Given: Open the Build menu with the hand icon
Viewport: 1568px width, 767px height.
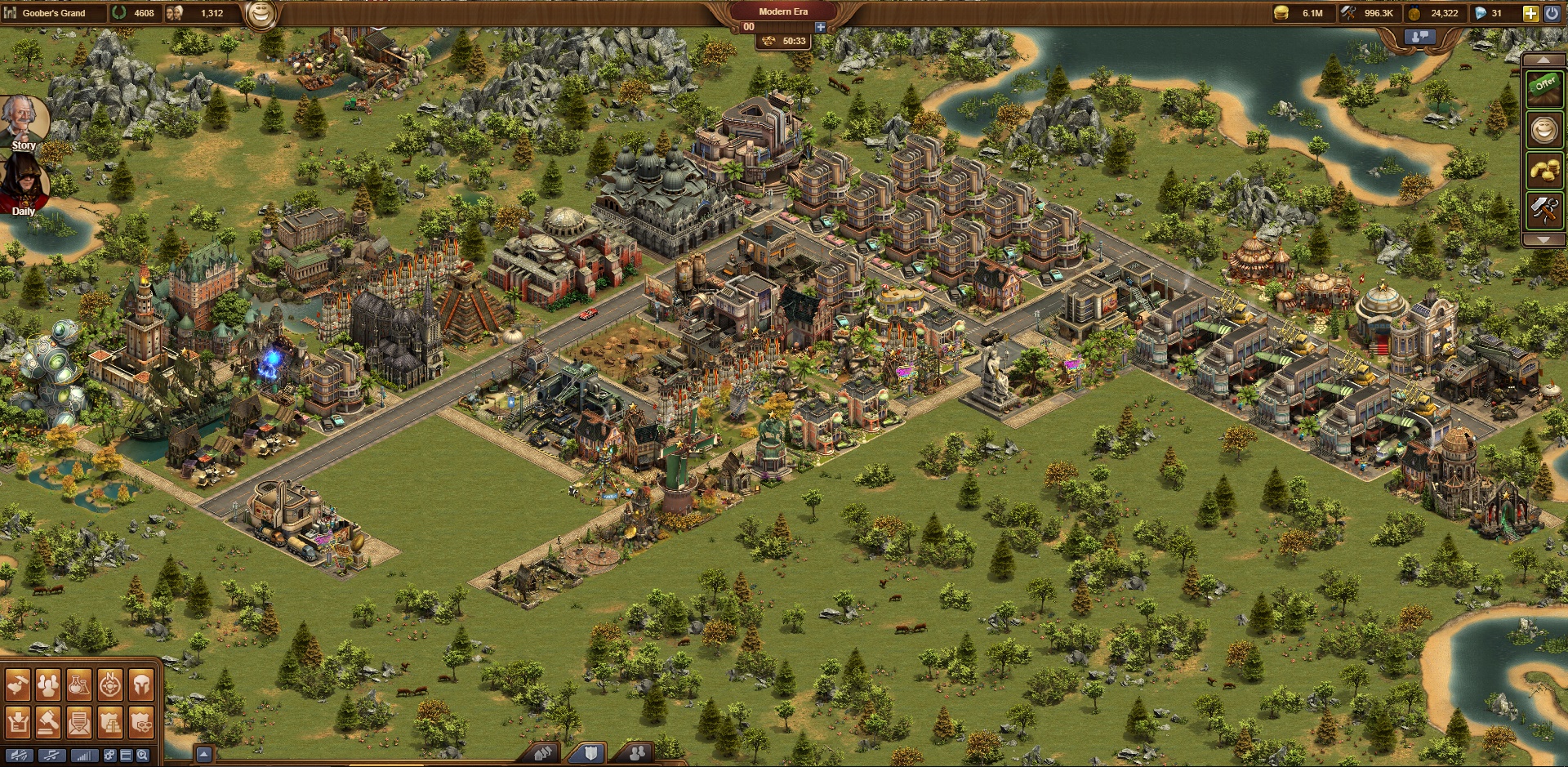Looking at the screenshot, I should point(18,686).
